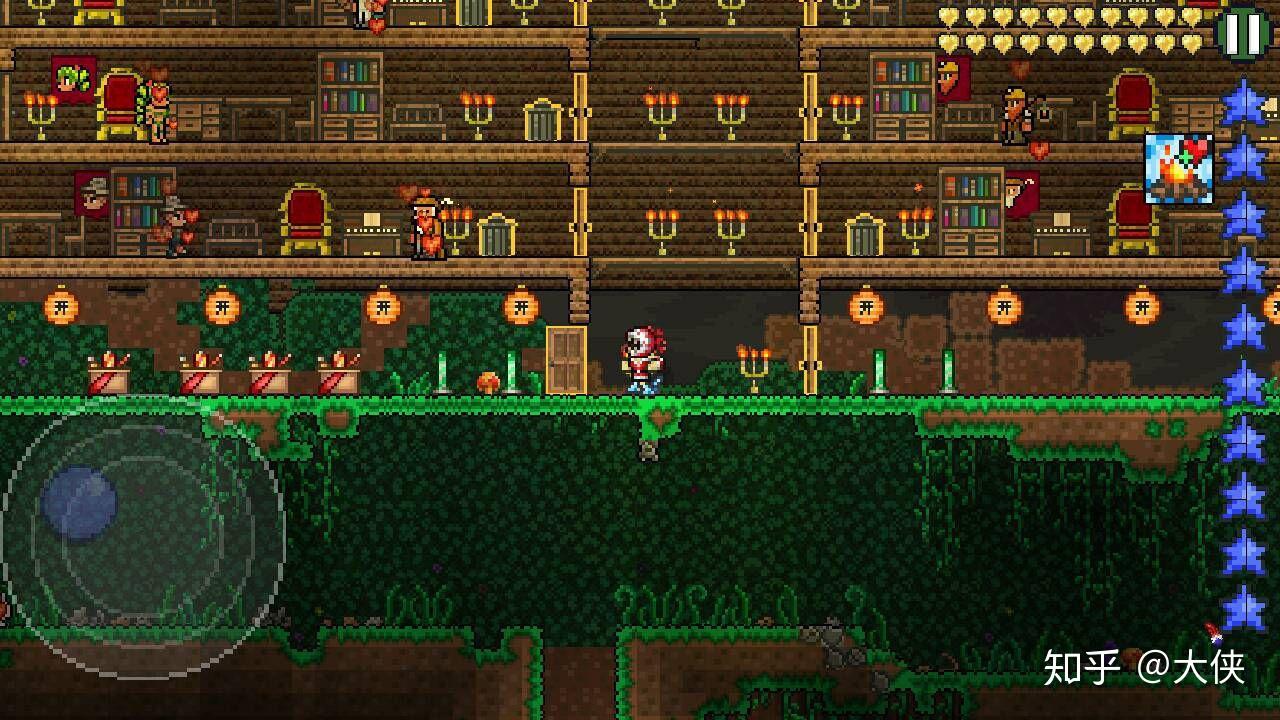Tap the Cozy Fire campfire buff icon
Image resolution: width=1280 pixels, height=720 pixels.
click(x=1178, y=169)
